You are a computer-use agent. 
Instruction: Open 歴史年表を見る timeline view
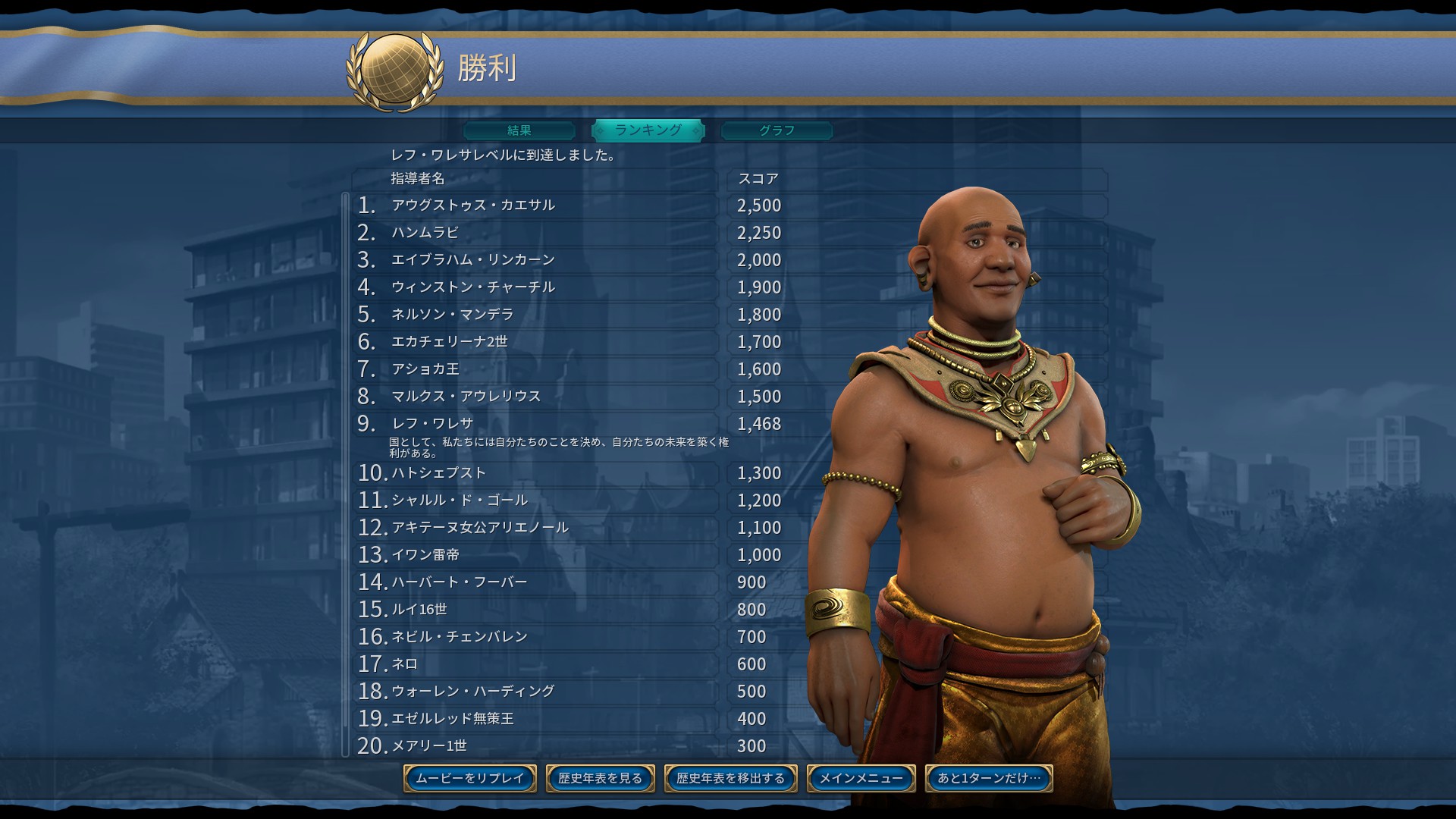pos(600,778)
